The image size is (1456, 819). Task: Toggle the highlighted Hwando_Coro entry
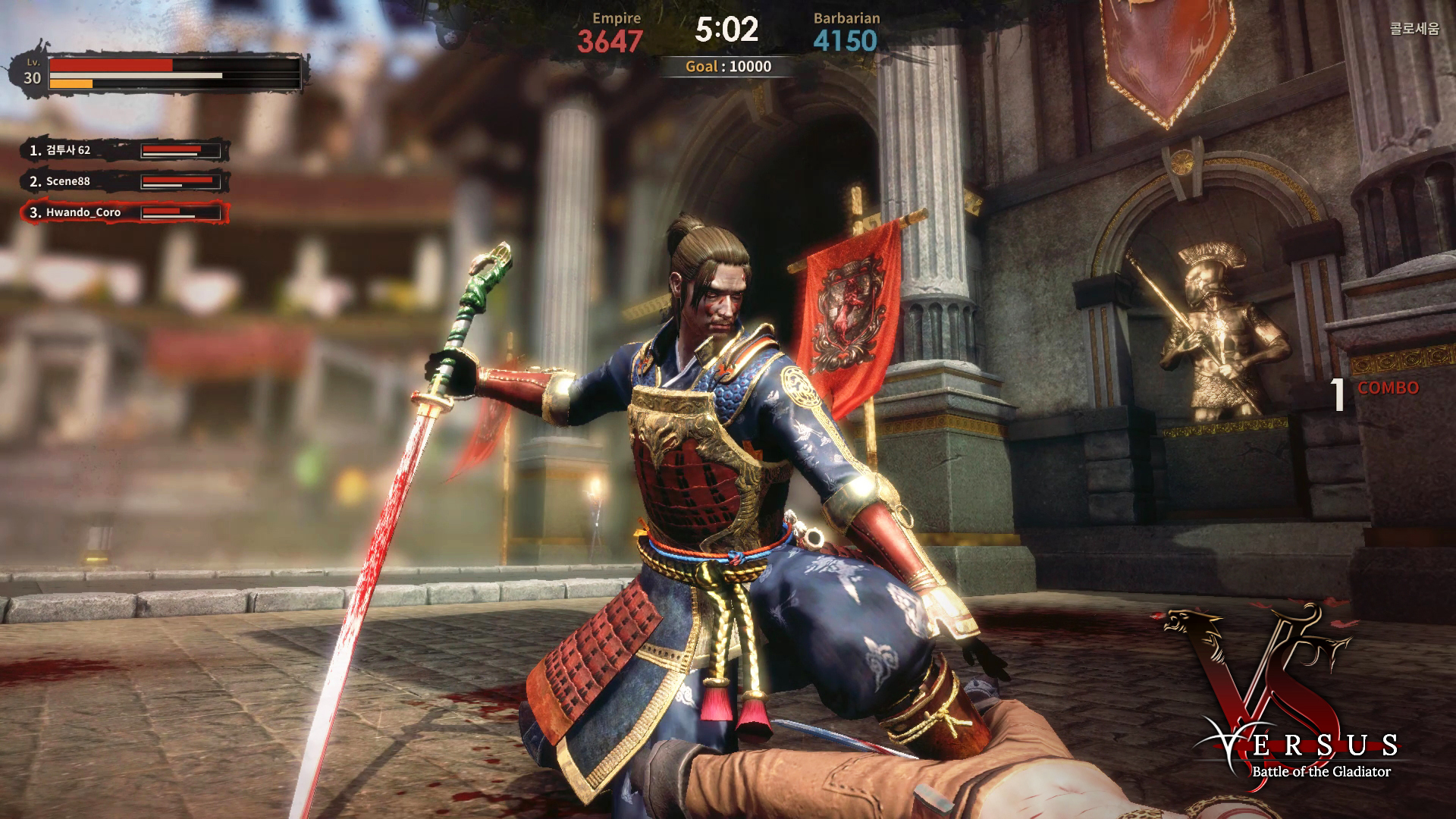[114, 212]
